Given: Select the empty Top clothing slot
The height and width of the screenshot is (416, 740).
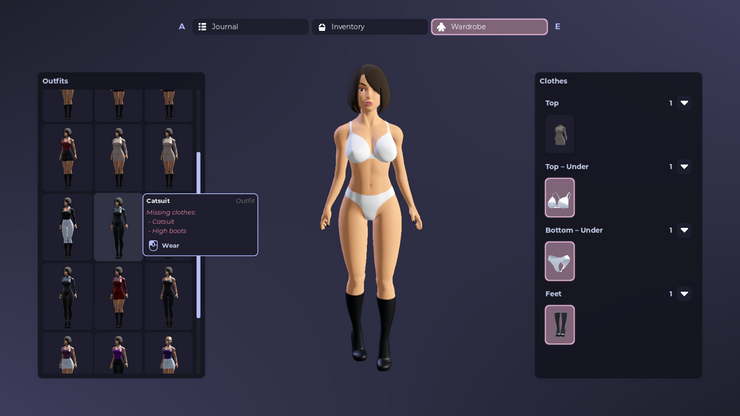Looking at the screenshot, I should [x=559, y=134].
